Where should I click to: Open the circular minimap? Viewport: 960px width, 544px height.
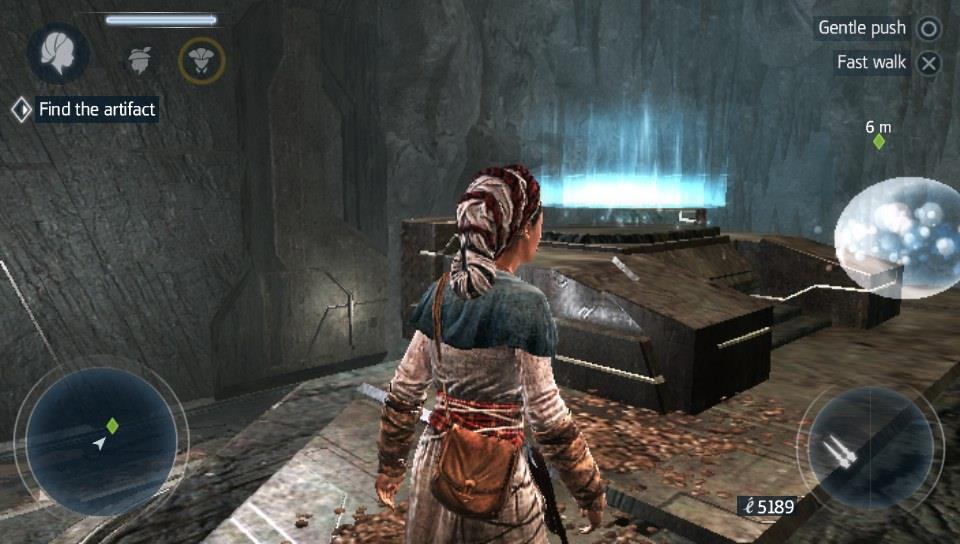coord(101,441)
